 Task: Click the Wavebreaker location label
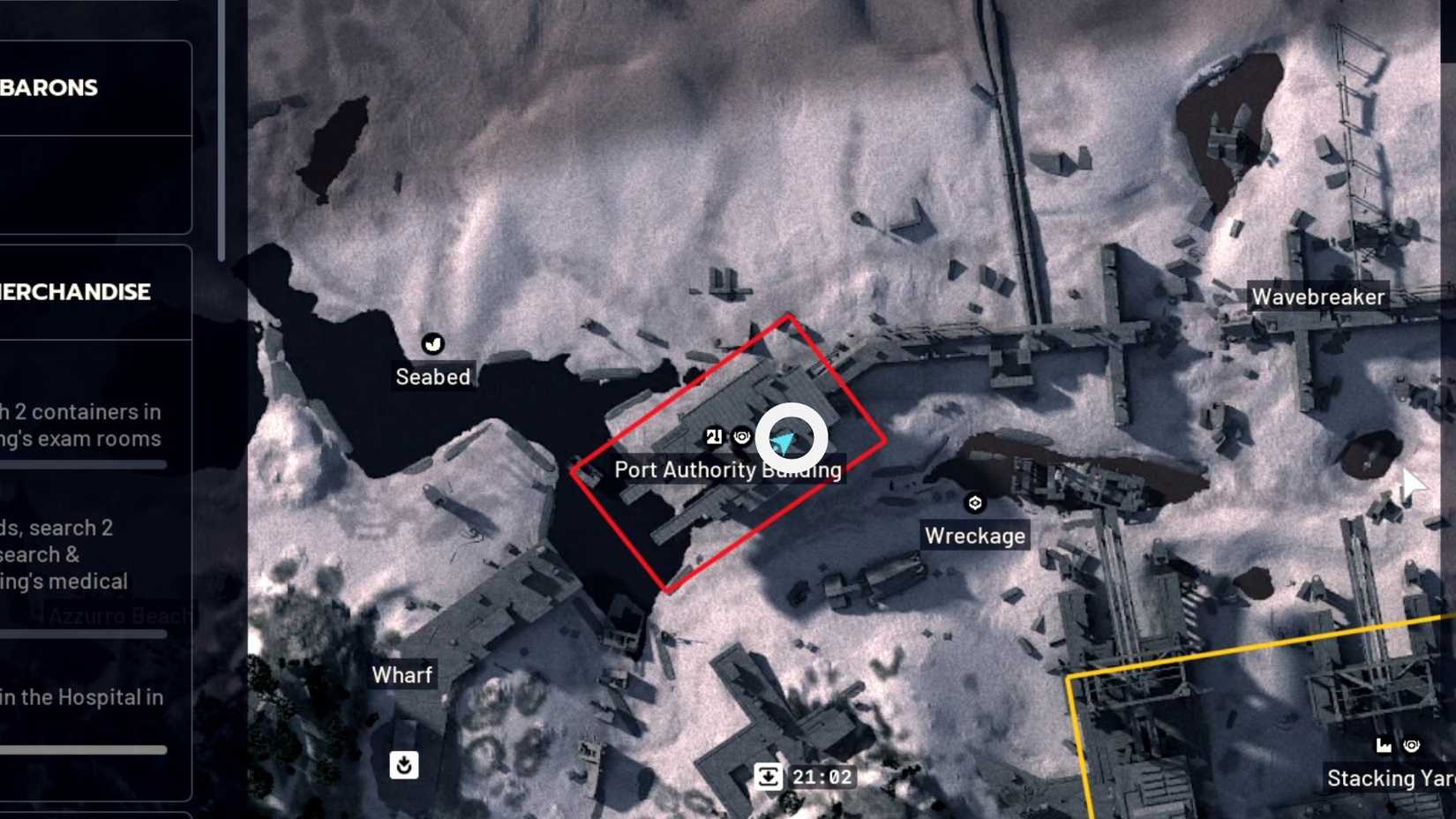coord(1318,297)
